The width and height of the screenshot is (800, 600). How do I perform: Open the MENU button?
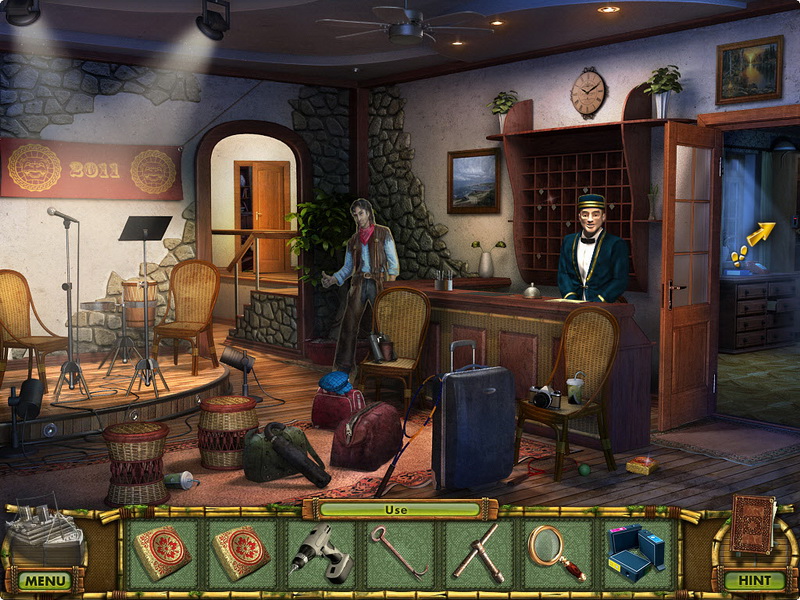44,580
